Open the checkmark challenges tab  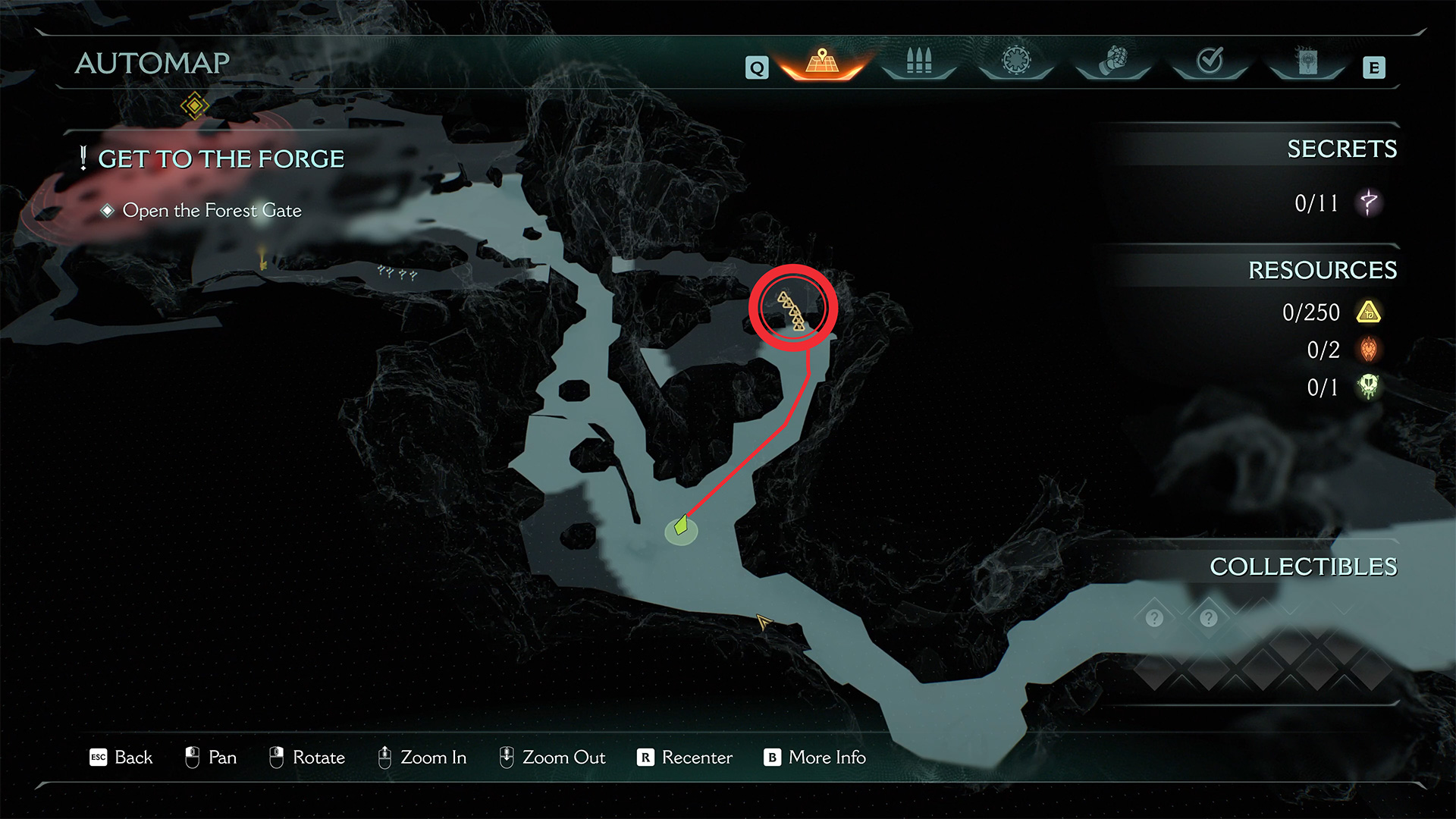click(x=1210, y=61)
